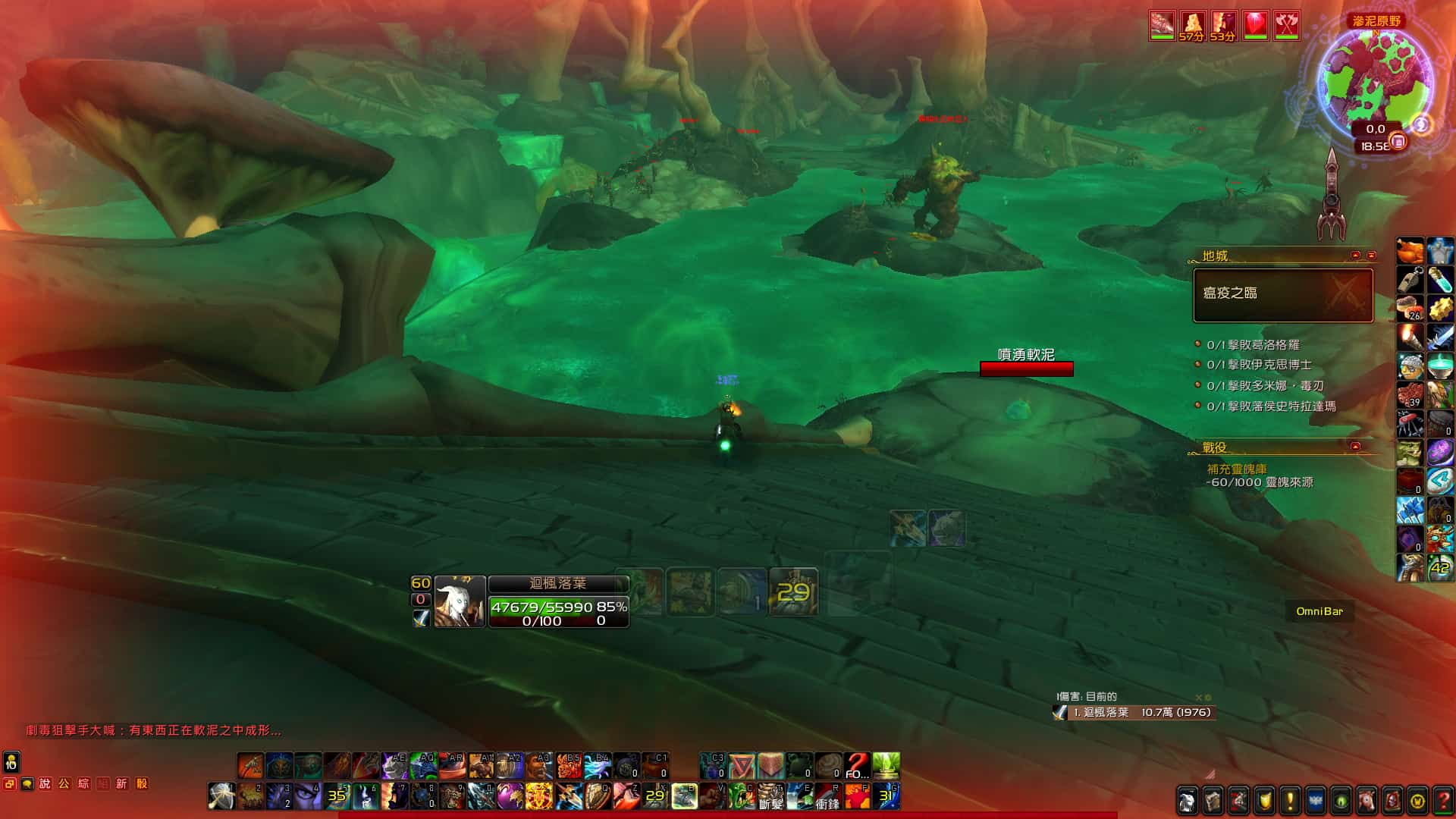This screenshot has height=819, width=1456.
Task: Select the 瘟疫之臨 dungeon objective block
Action: (x=1283, y=294)
